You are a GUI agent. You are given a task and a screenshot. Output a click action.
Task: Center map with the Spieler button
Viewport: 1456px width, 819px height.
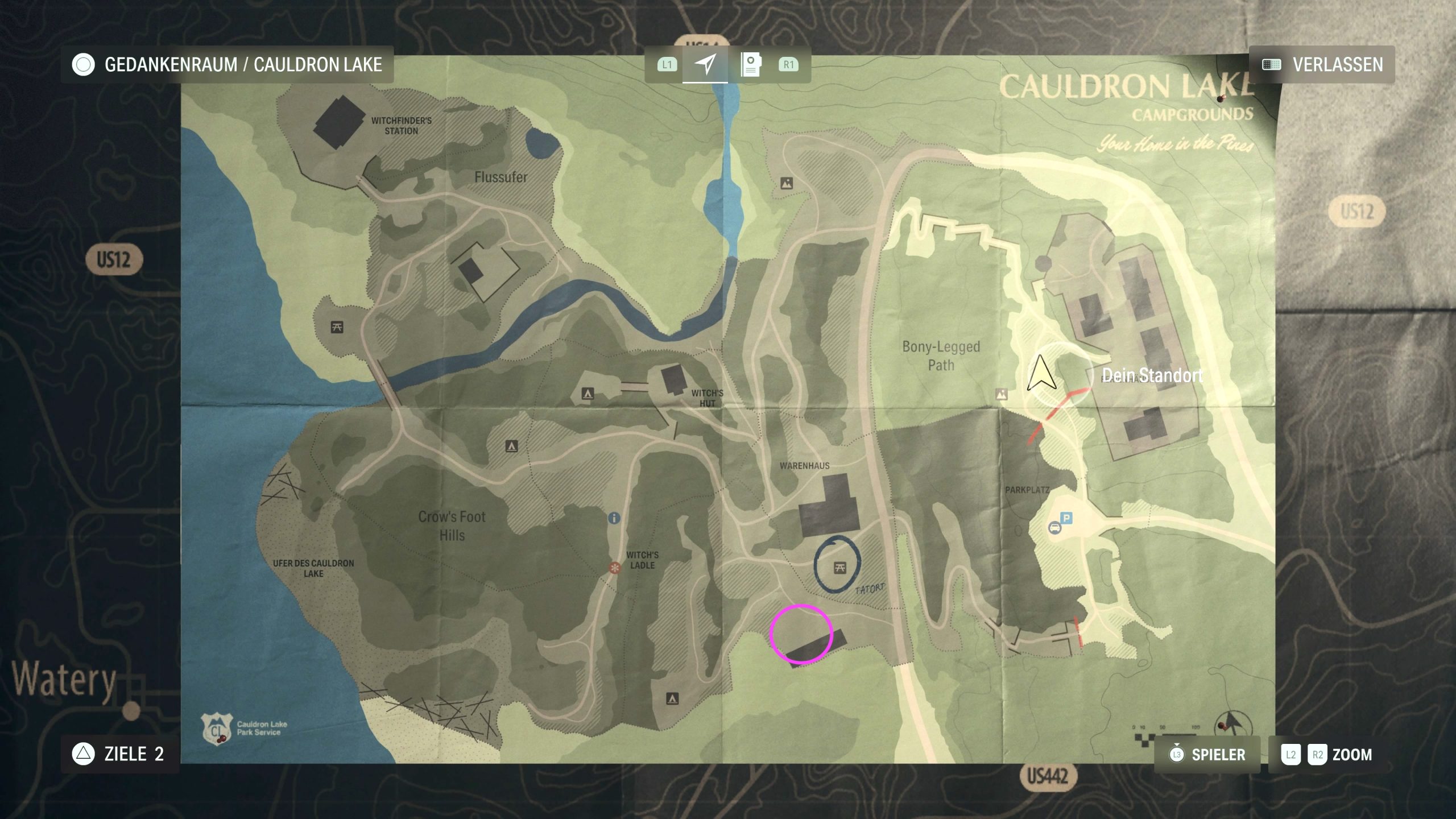1207,755
